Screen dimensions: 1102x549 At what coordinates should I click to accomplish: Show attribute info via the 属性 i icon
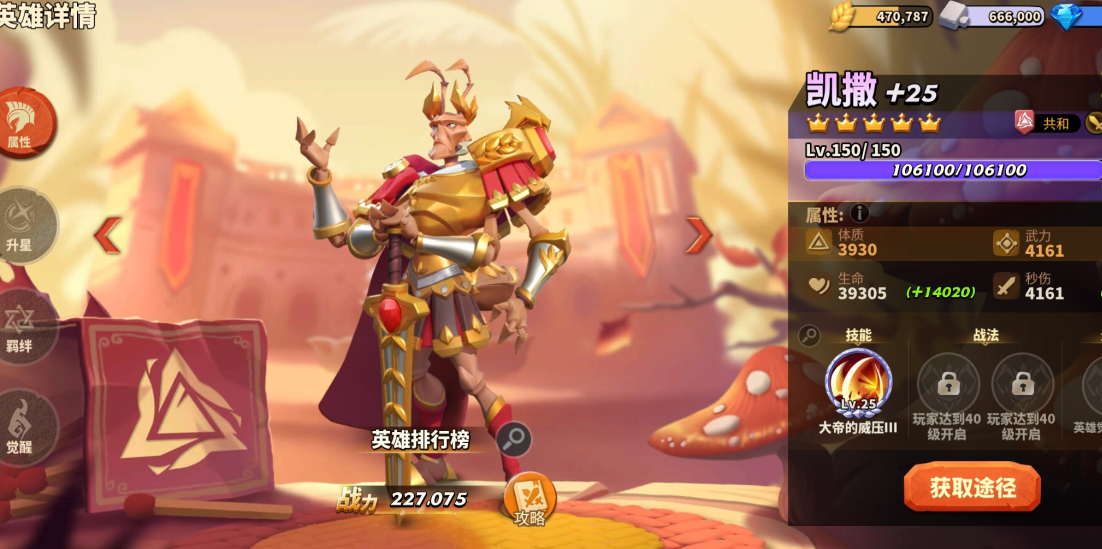859,213
